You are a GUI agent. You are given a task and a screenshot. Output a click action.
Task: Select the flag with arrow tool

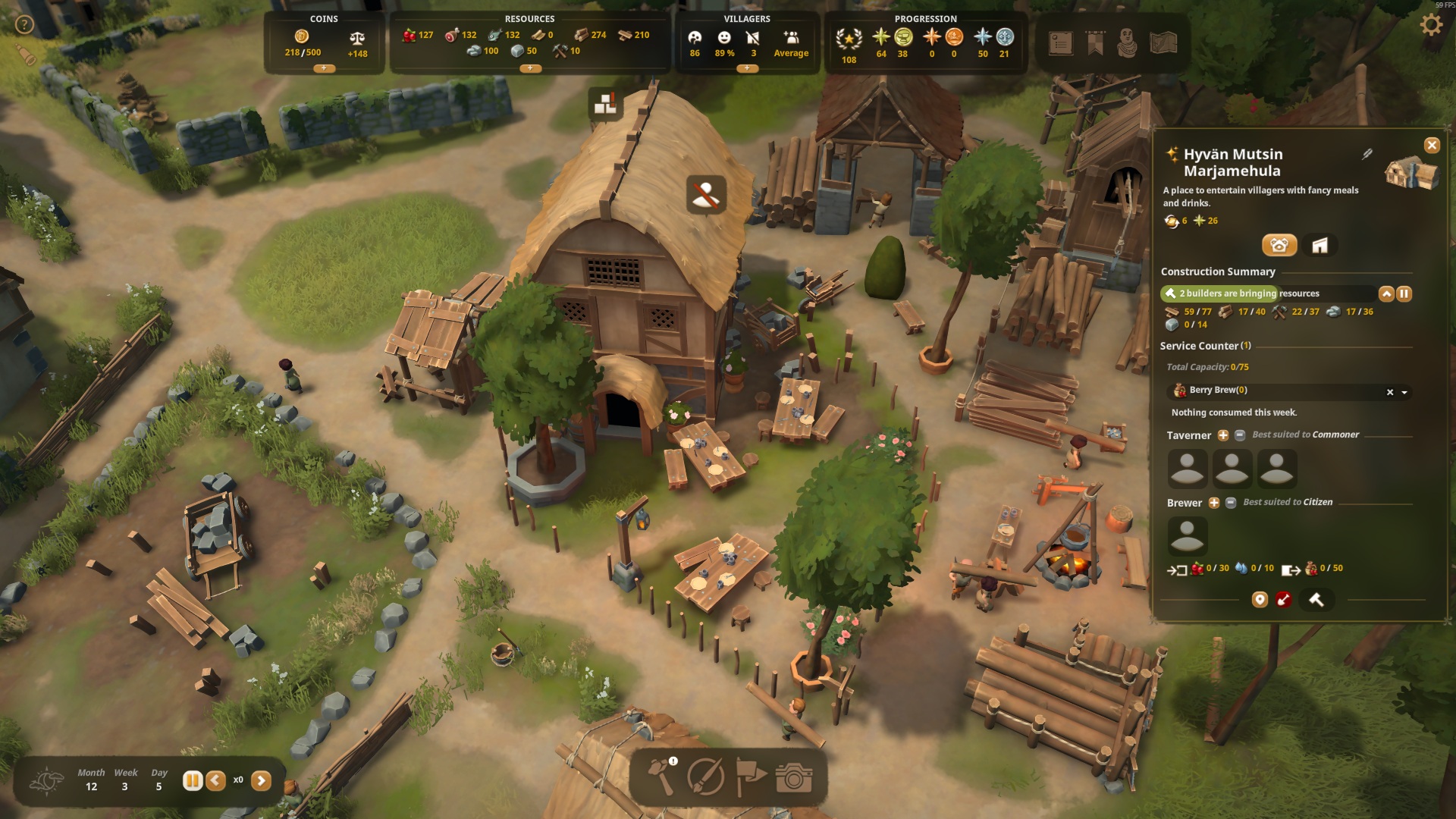(750, 777)
